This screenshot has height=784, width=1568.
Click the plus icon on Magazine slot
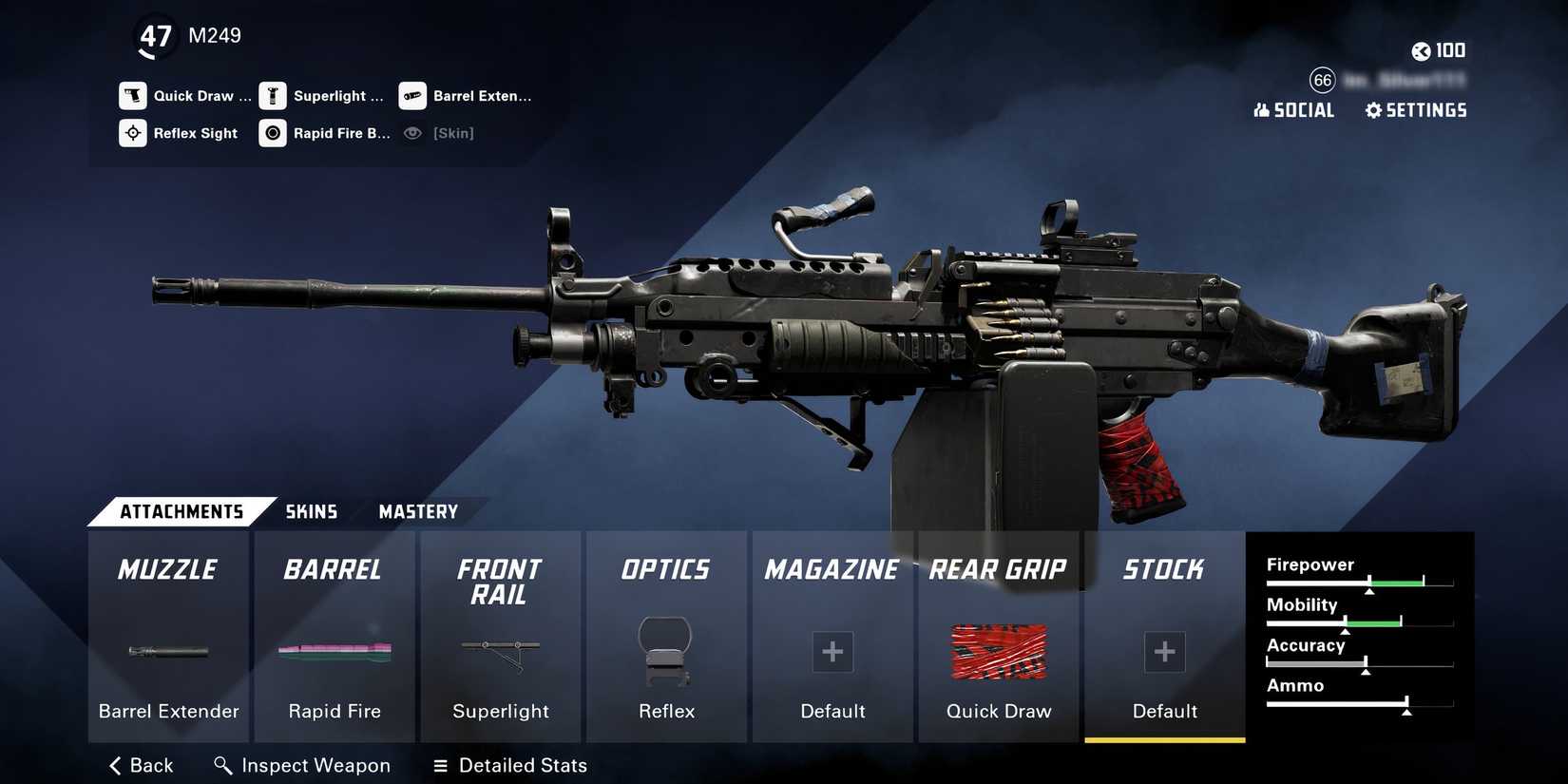pyautogui.click(x=832, y=652)
